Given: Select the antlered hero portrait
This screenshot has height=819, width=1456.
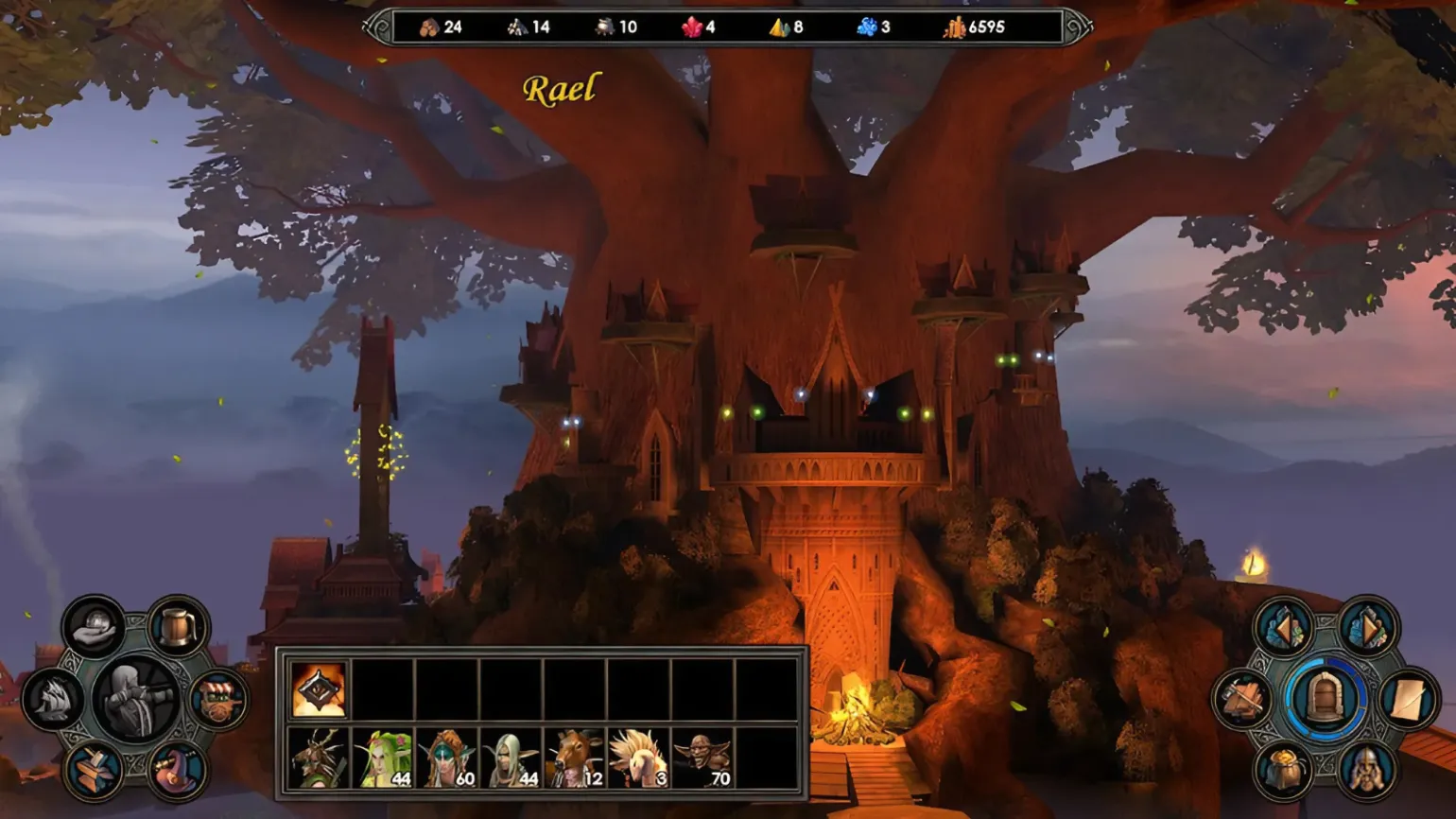Looking at the screenshot, I should click(318, 758).
